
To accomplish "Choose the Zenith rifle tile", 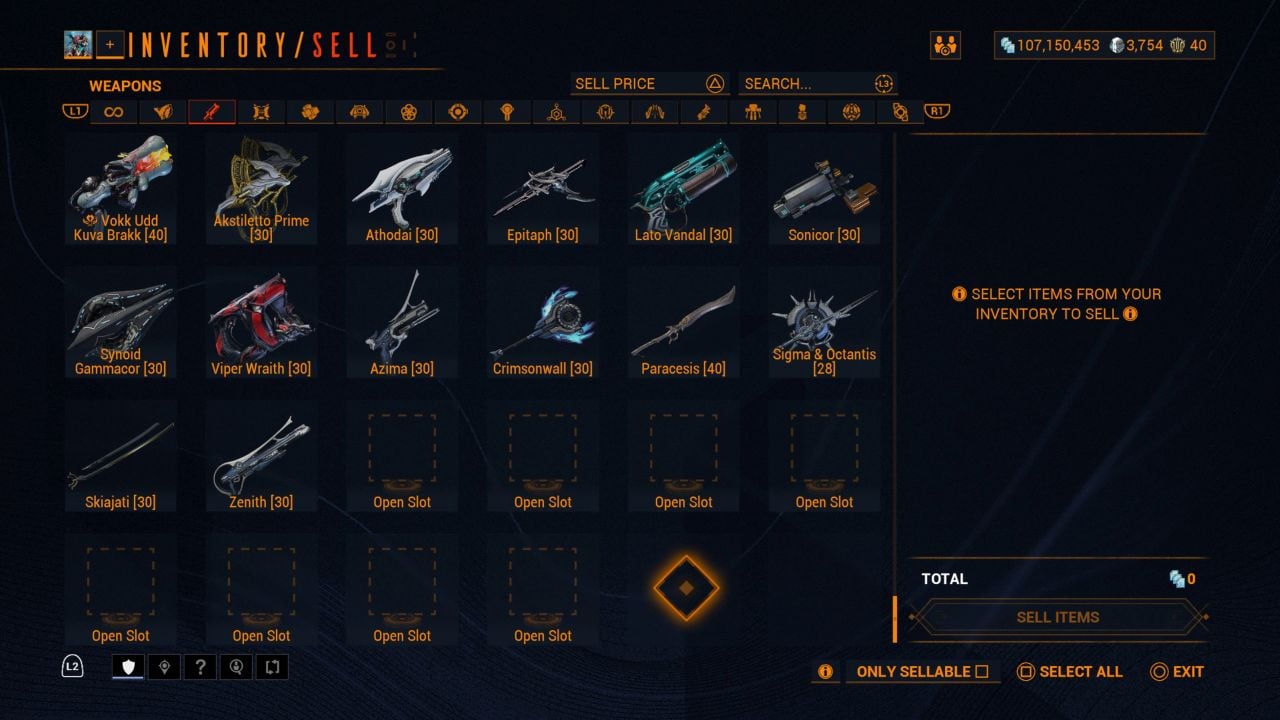I will (x=262, y=457).
